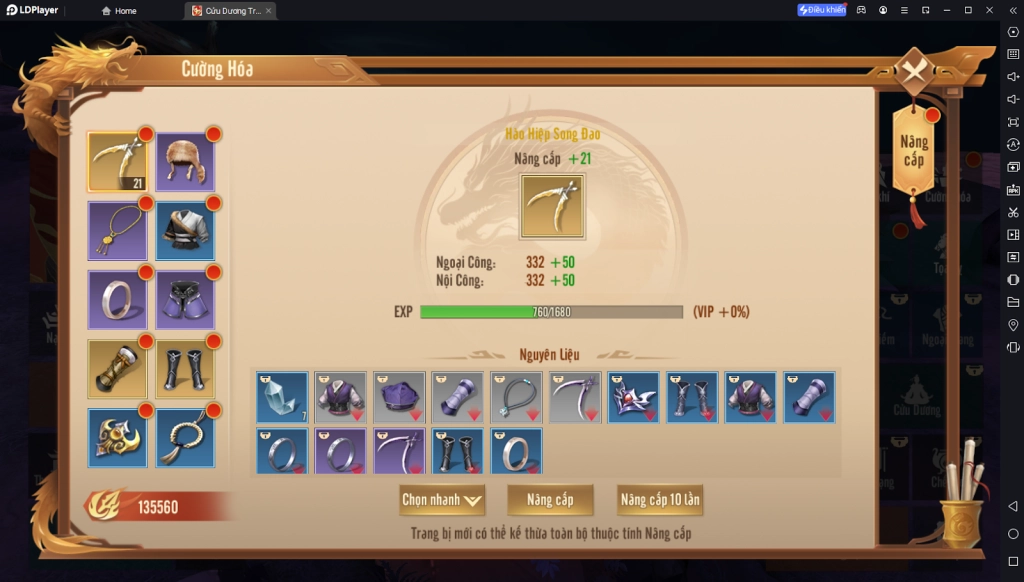
Task: Select the dark boots equipment slot
Action: click(184, 368)
